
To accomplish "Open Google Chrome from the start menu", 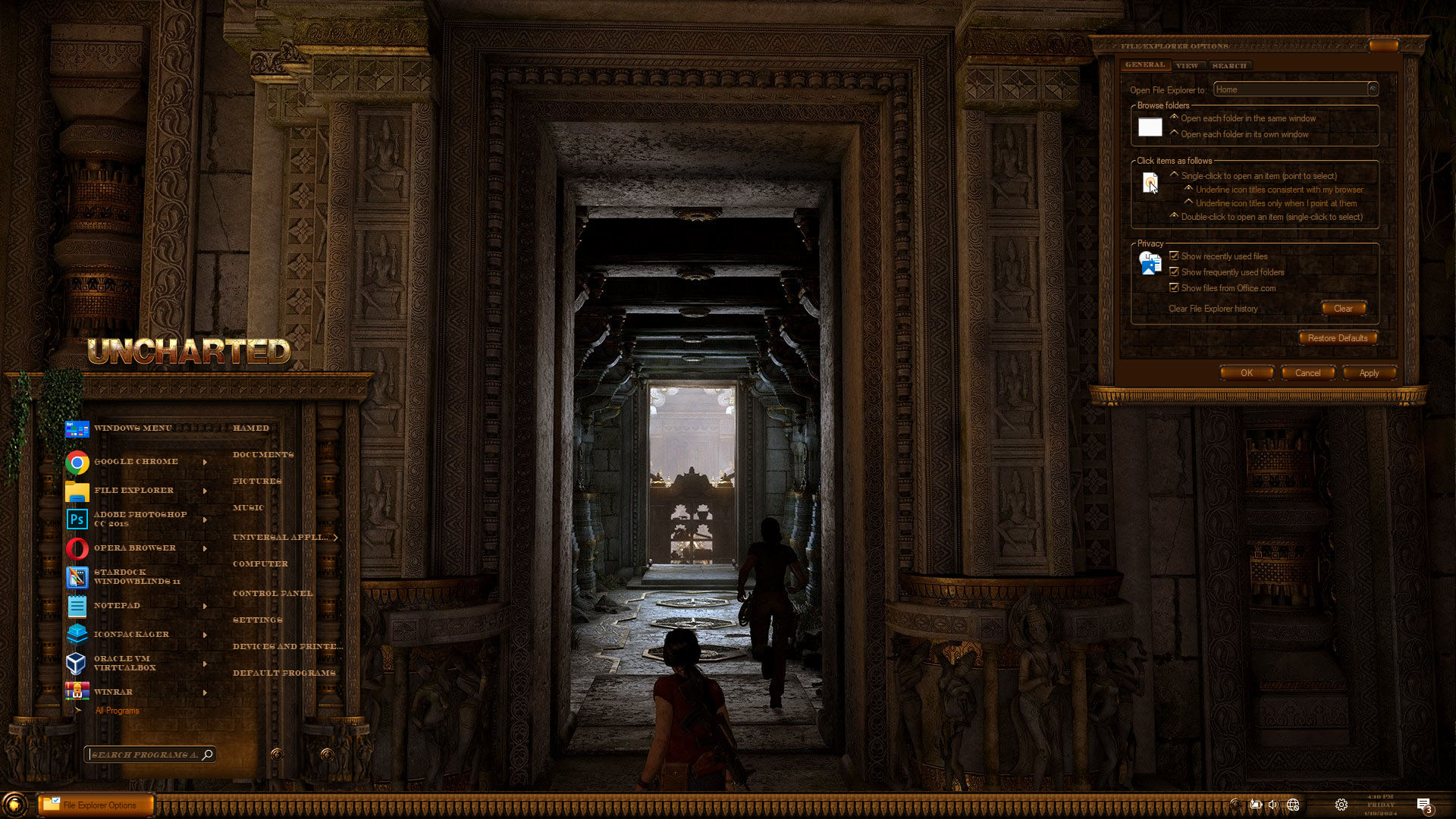I will (x=136, y=462).
